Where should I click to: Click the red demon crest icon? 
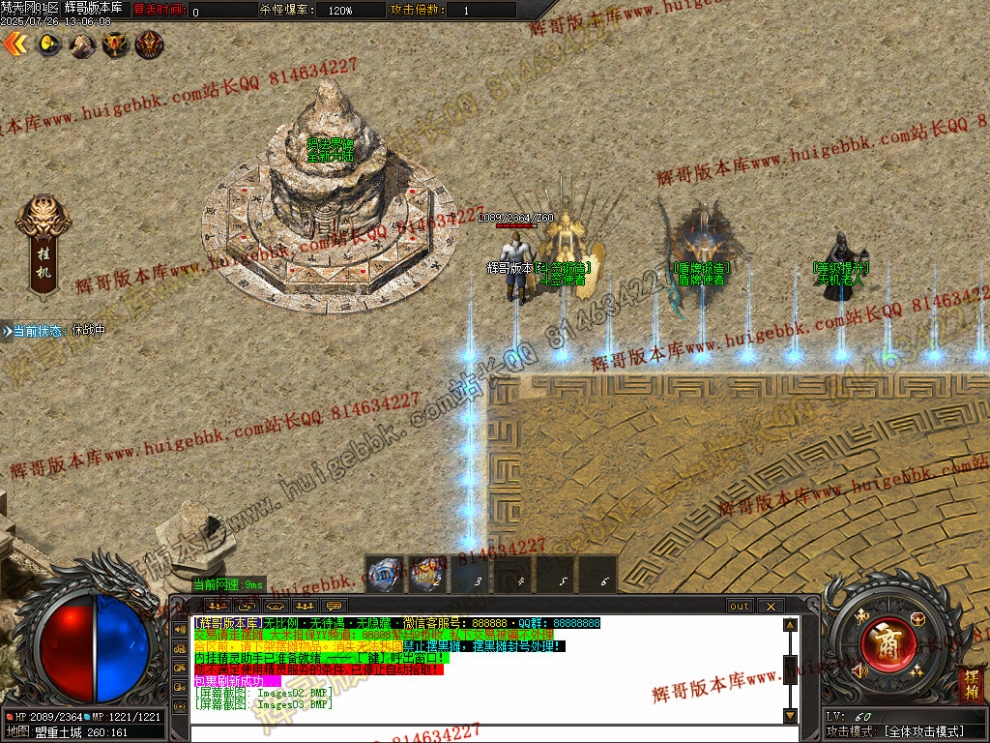pos(149,44)
